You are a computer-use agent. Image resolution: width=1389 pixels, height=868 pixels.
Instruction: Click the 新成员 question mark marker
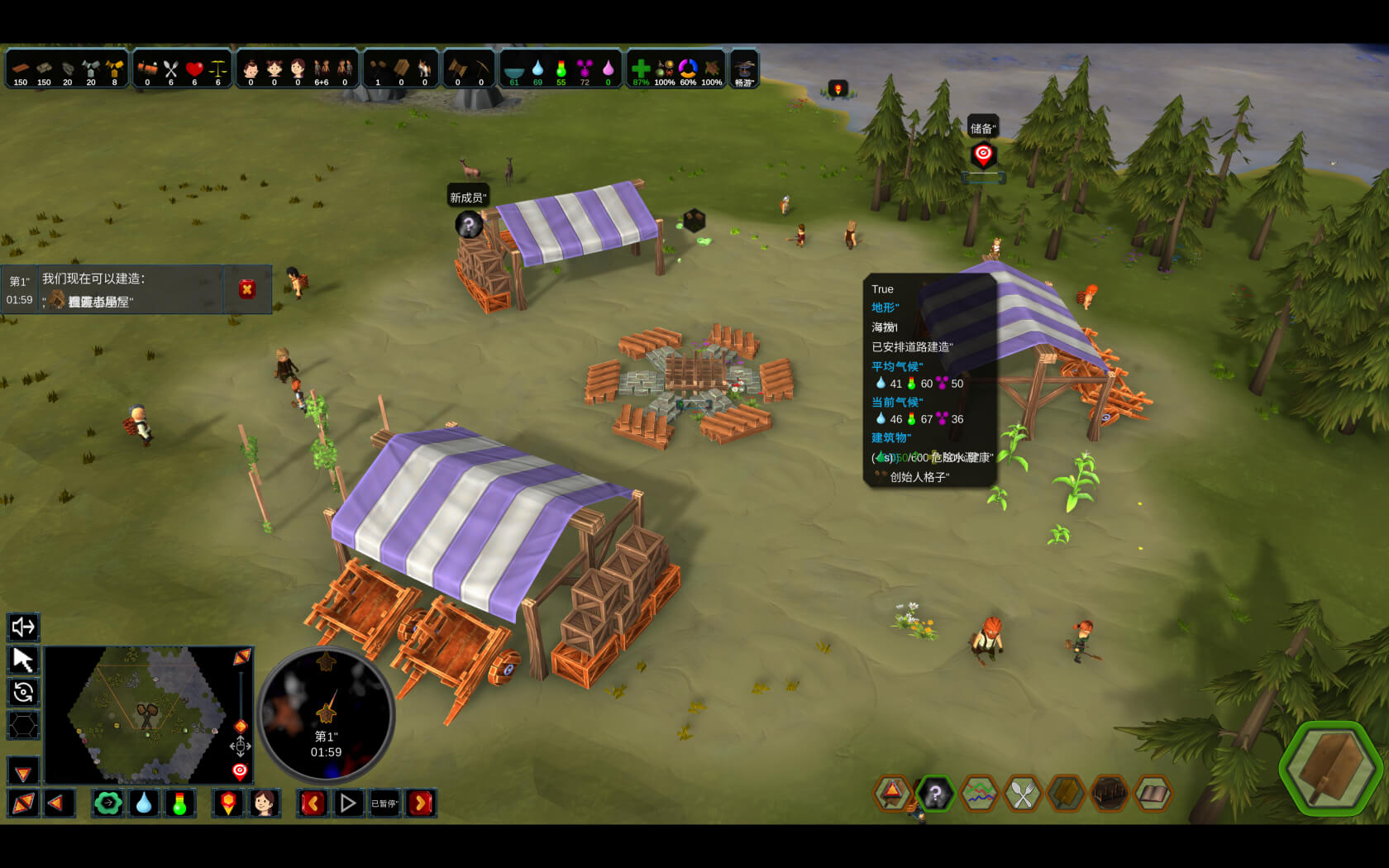[x=469, y=224]
